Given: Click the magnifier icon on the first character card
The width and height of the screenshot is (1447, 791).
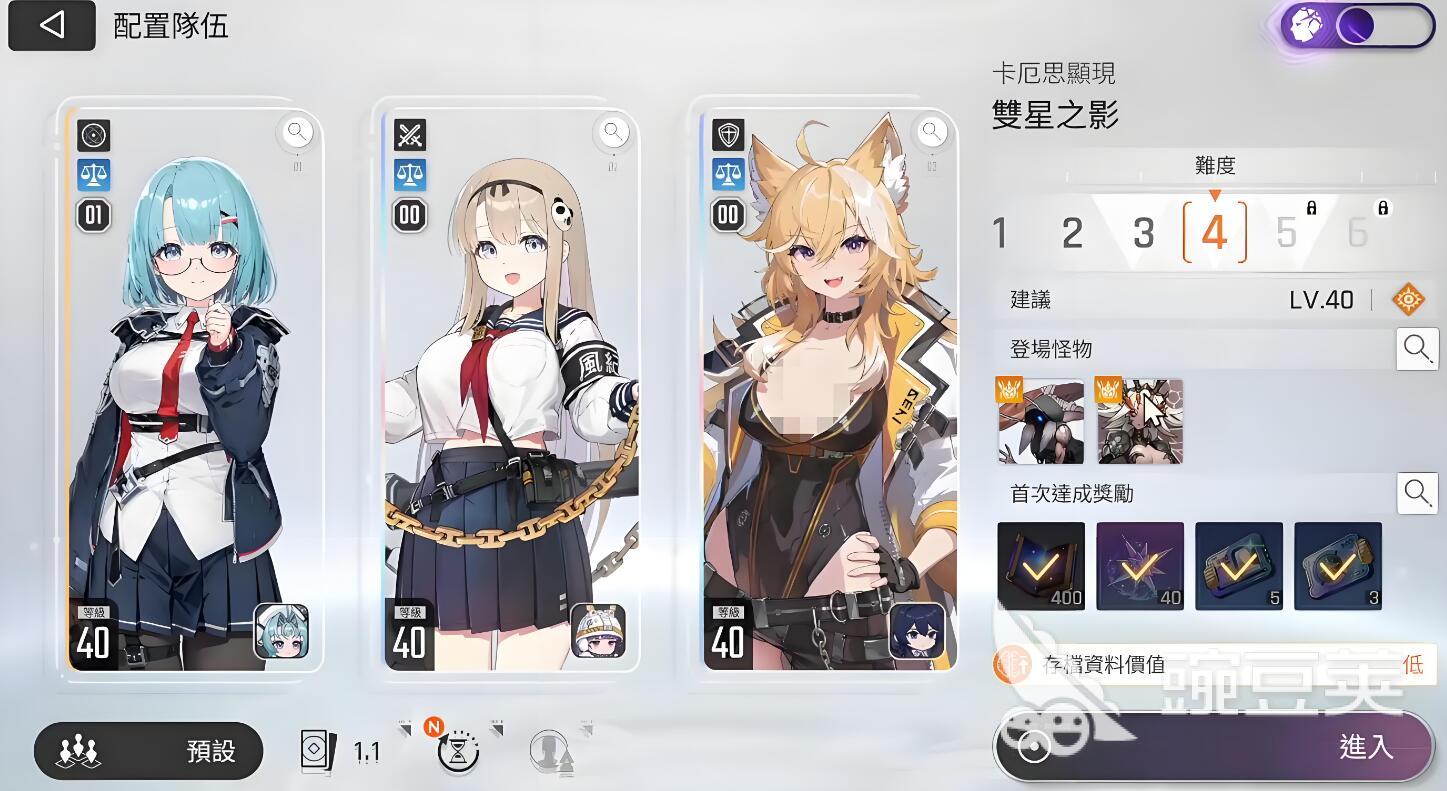Looking at the screenshot, I should [297, 131].
